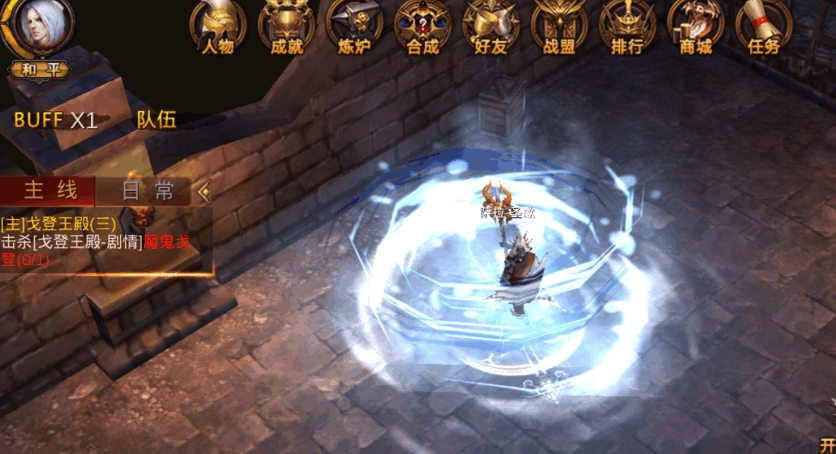Open the 成就 achievements menu
Image resolution: width=836 pixels, height=454 pixels.
pos(286,27)
